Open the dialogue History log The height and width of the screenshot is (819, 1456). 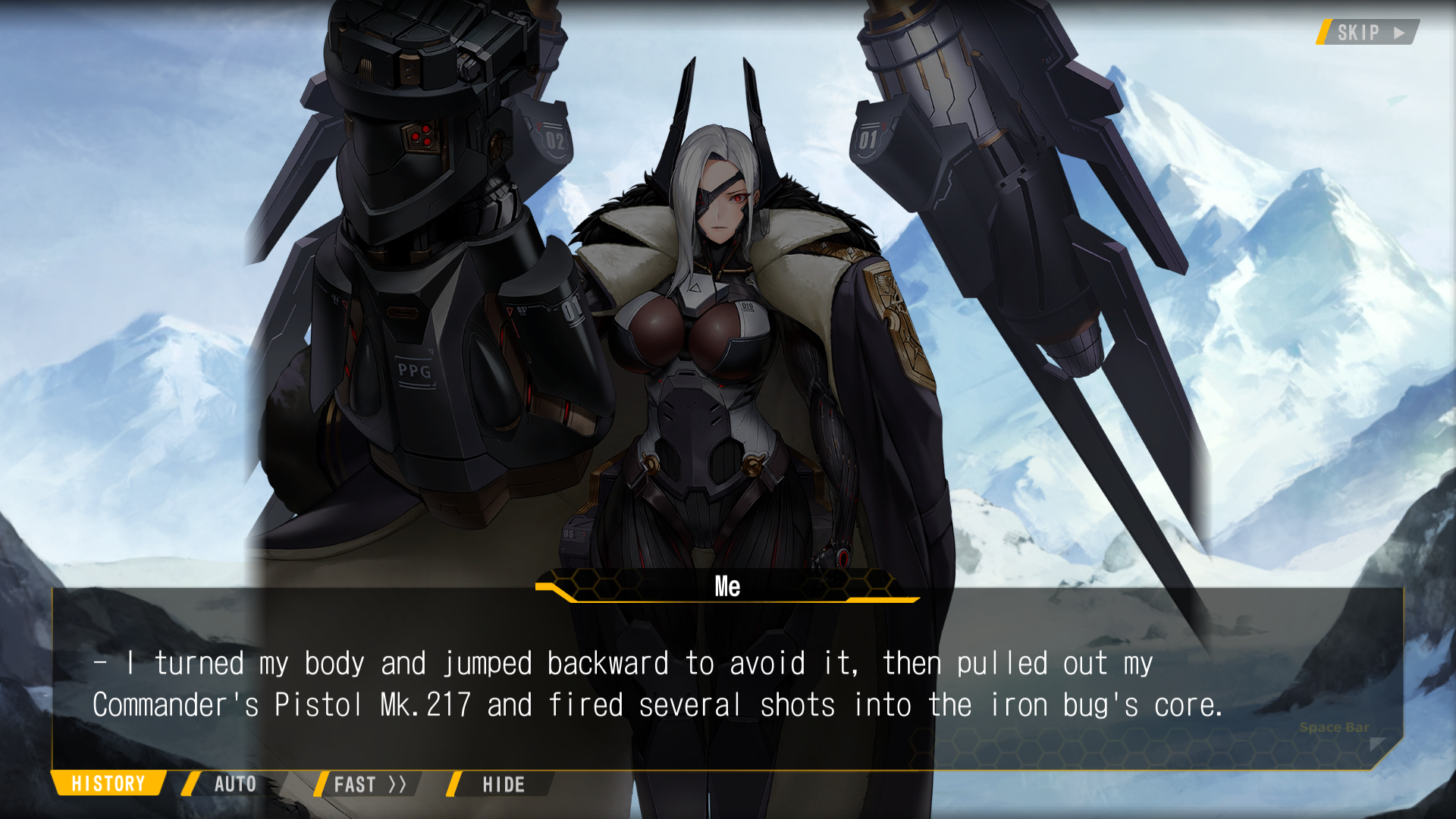tap(108, 783)
